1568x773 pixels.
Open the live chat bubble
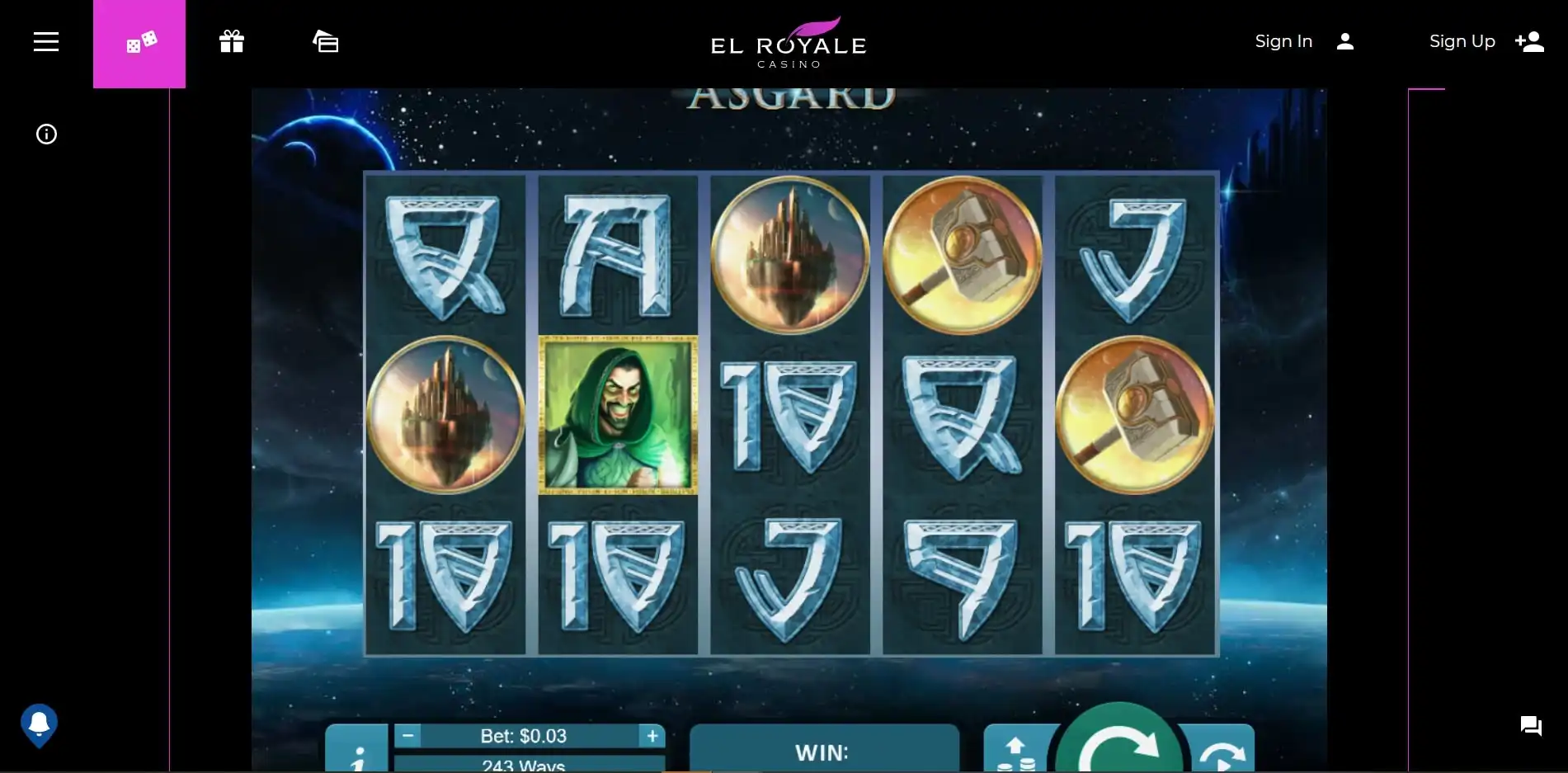(1531, 726)
